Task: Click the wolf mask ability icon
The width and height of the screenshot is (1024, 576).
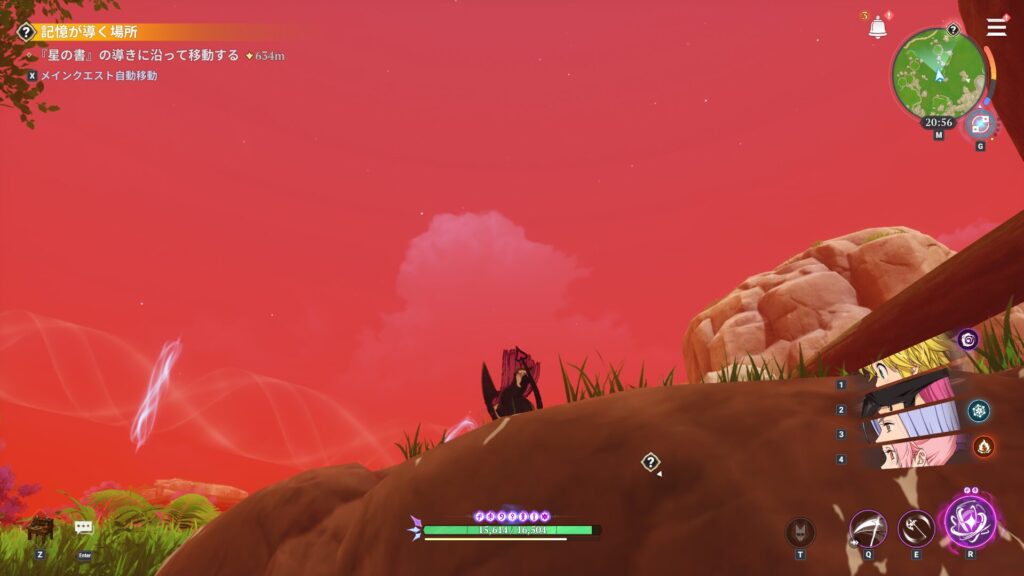Action: [x=800, y=531]
